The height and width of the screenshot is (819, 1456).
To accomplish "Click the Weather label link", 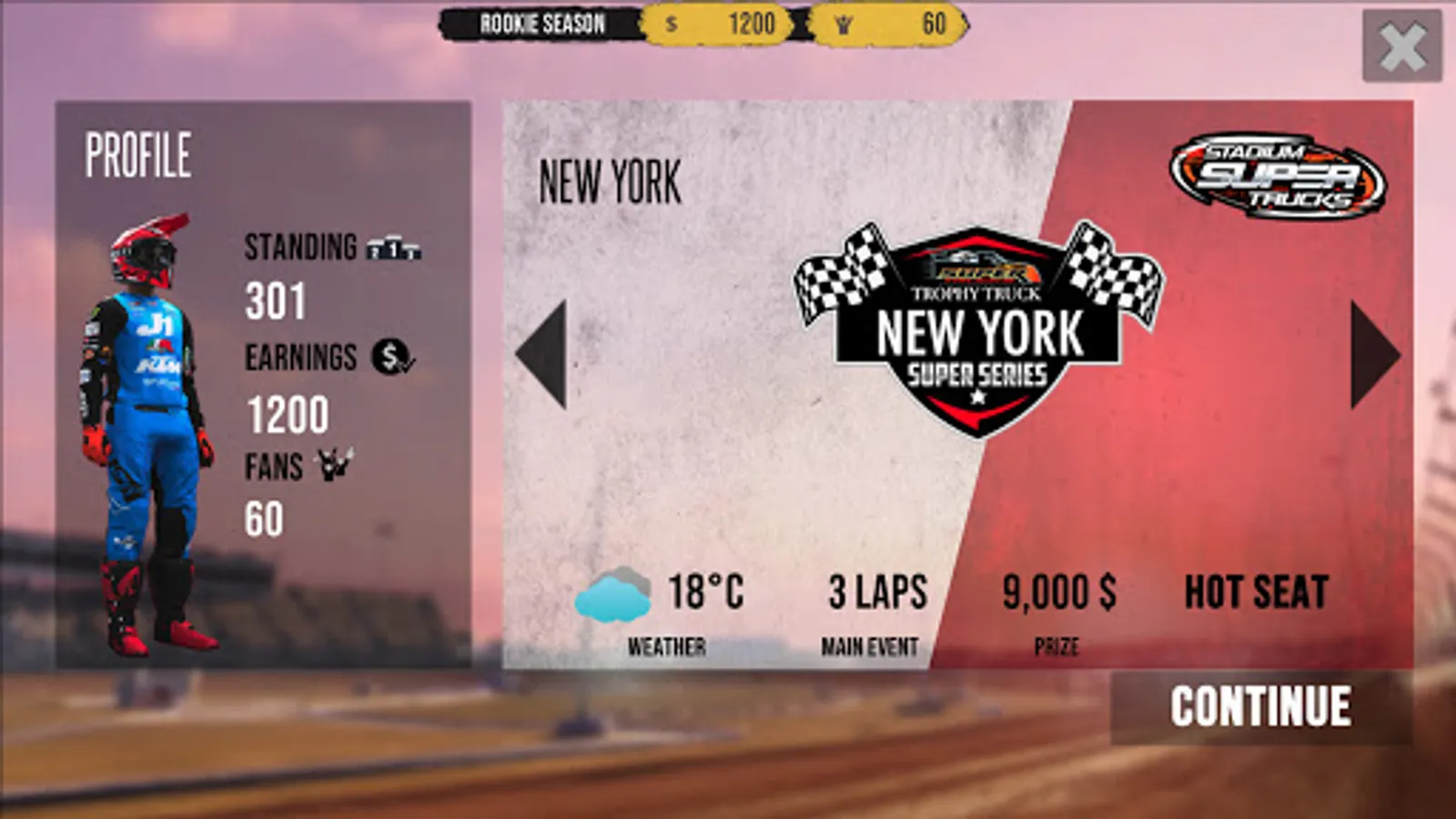I will [x=667, y=647].
